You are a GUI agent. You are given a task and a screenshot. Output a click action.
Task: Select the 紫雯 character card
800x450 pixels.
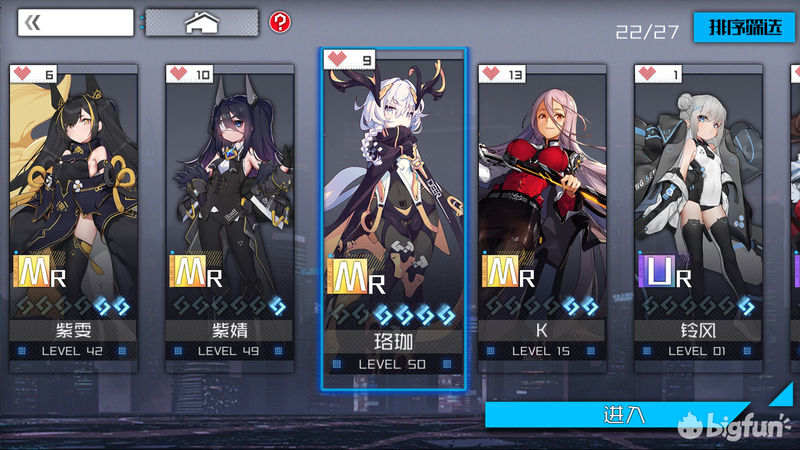click(73, 210)
